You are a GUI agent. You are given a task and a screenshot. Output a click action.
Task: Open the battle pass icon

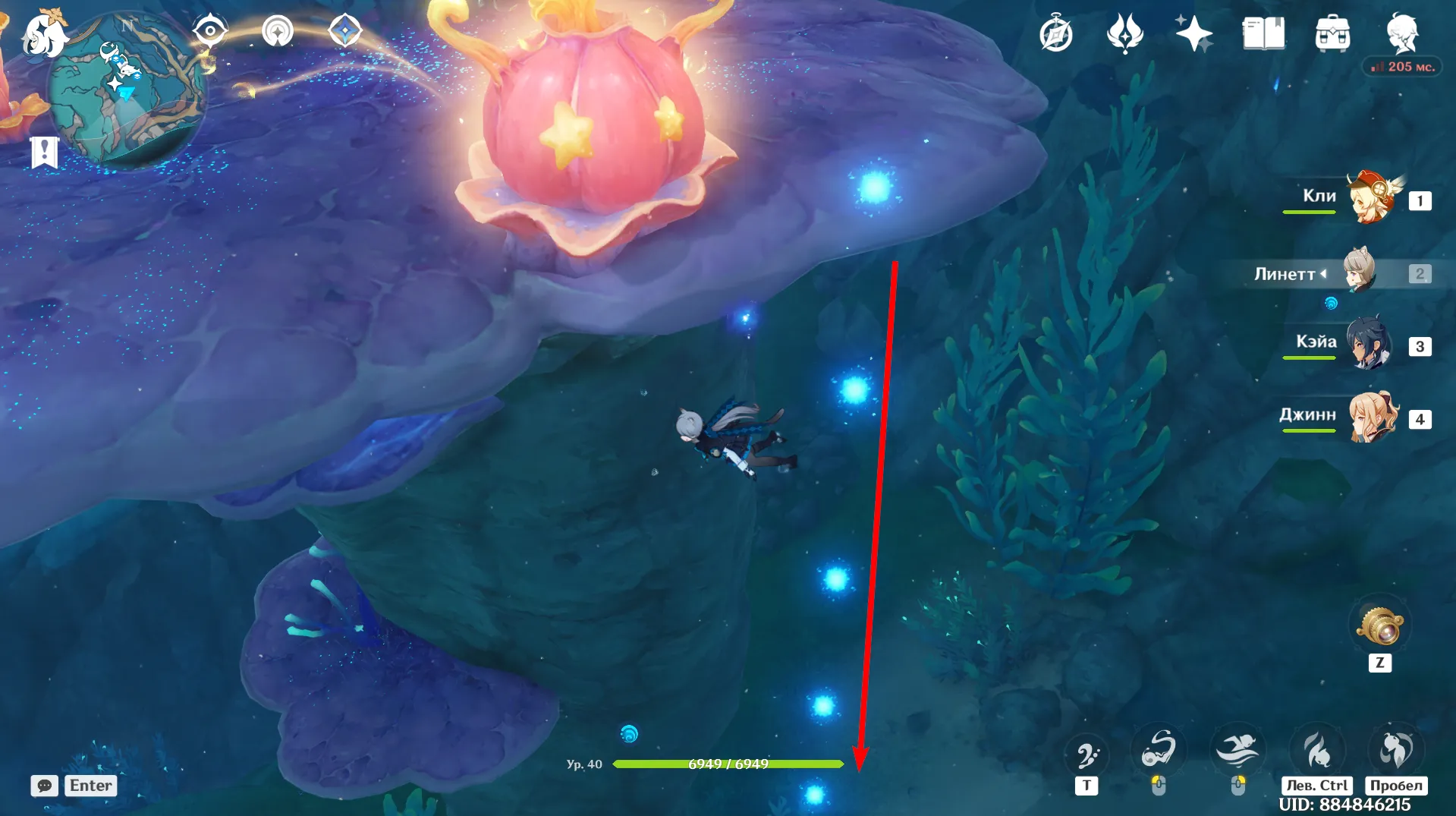click(1124, 34)
